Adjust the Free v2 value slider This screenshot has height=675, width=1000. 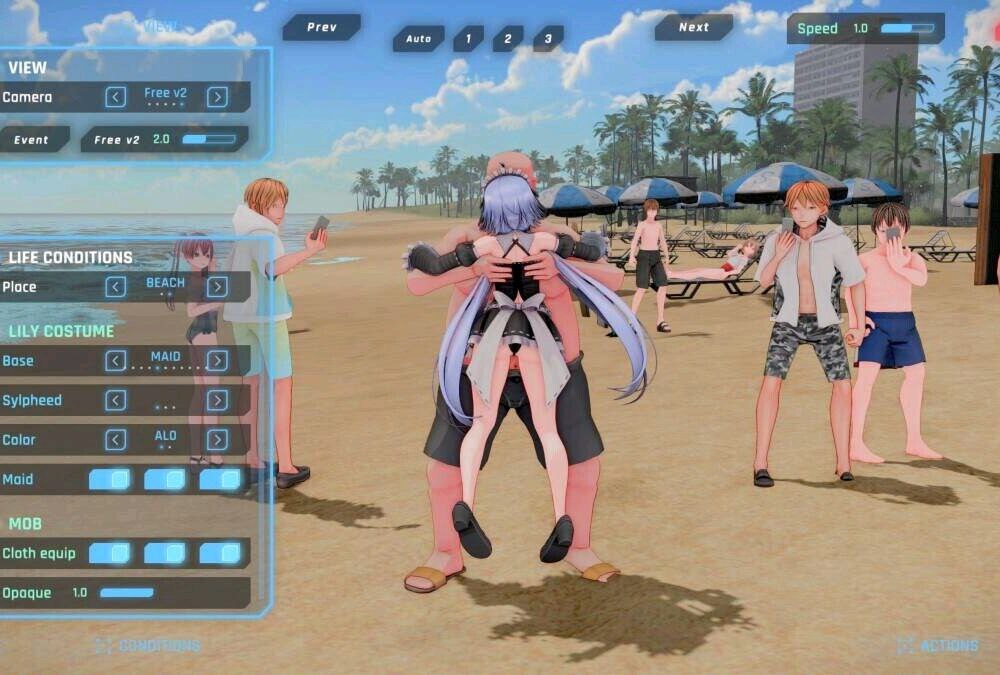[208, 140]
